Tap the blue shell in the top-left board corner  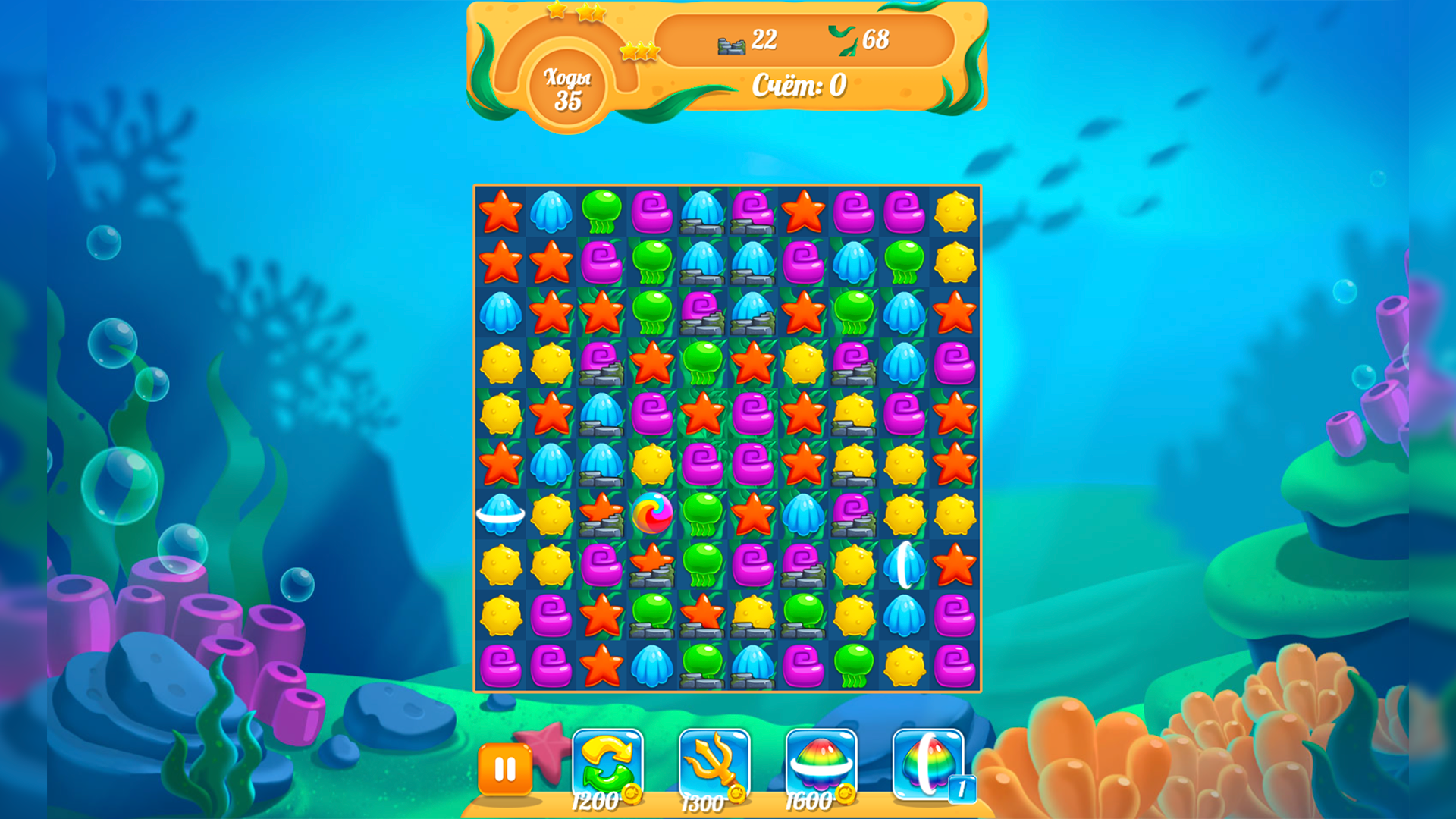click(x=551, y=212)
